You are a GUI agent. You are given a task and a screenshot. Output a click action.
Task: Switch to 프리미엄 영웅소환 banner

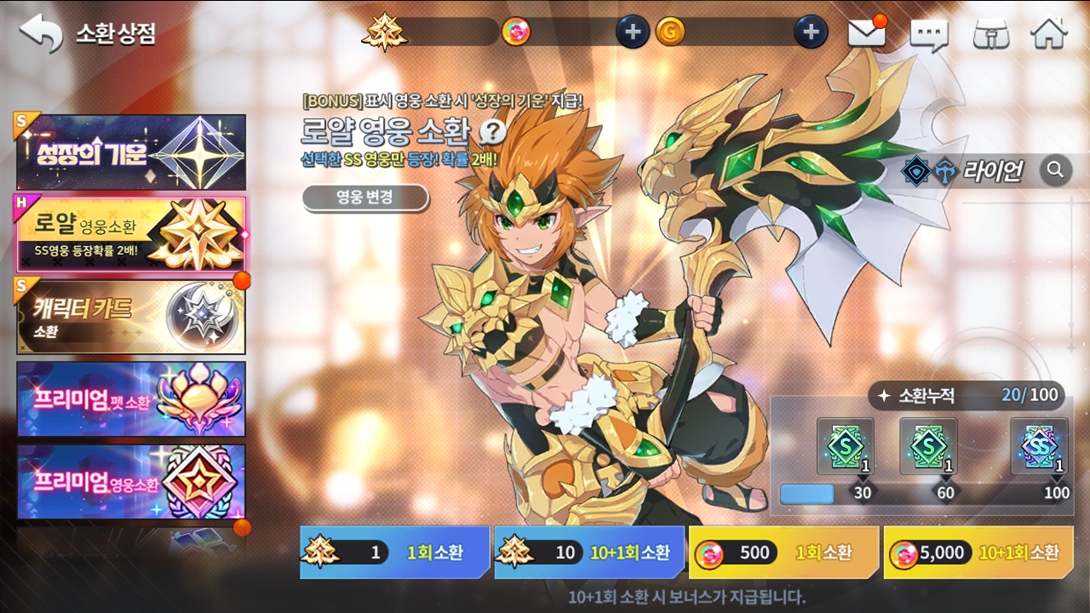(131, 482)
